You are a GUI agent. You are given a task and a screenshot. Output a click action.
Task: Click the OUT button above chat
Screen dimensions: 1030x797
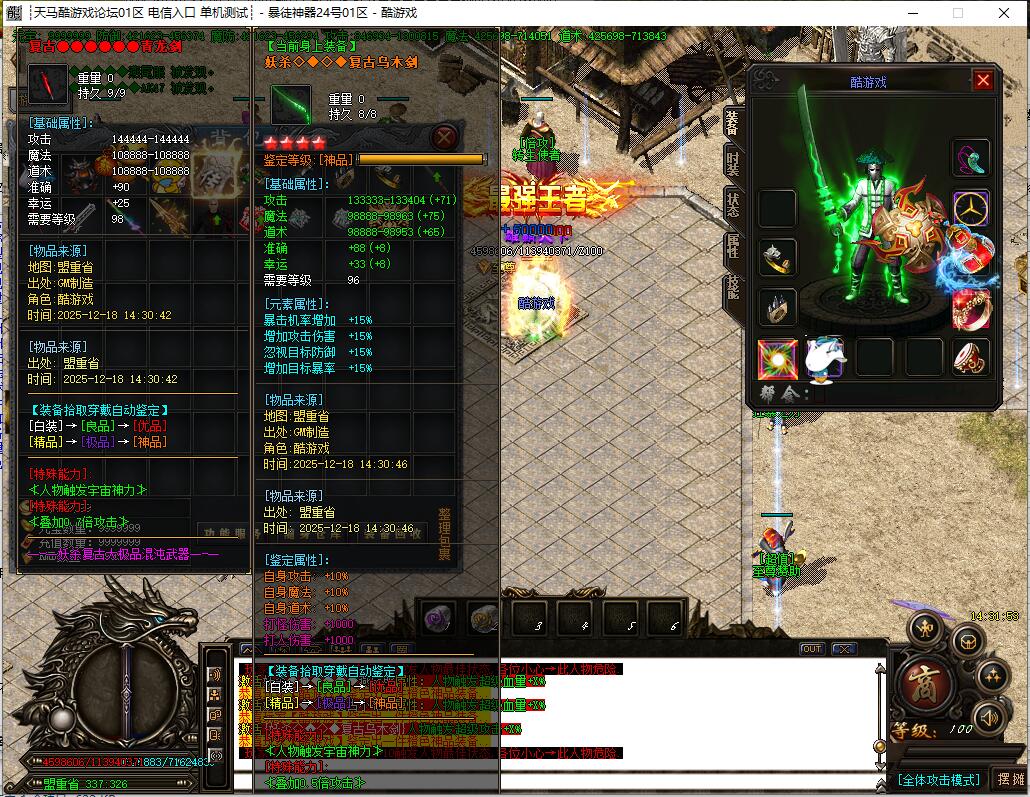pos(812,649)
